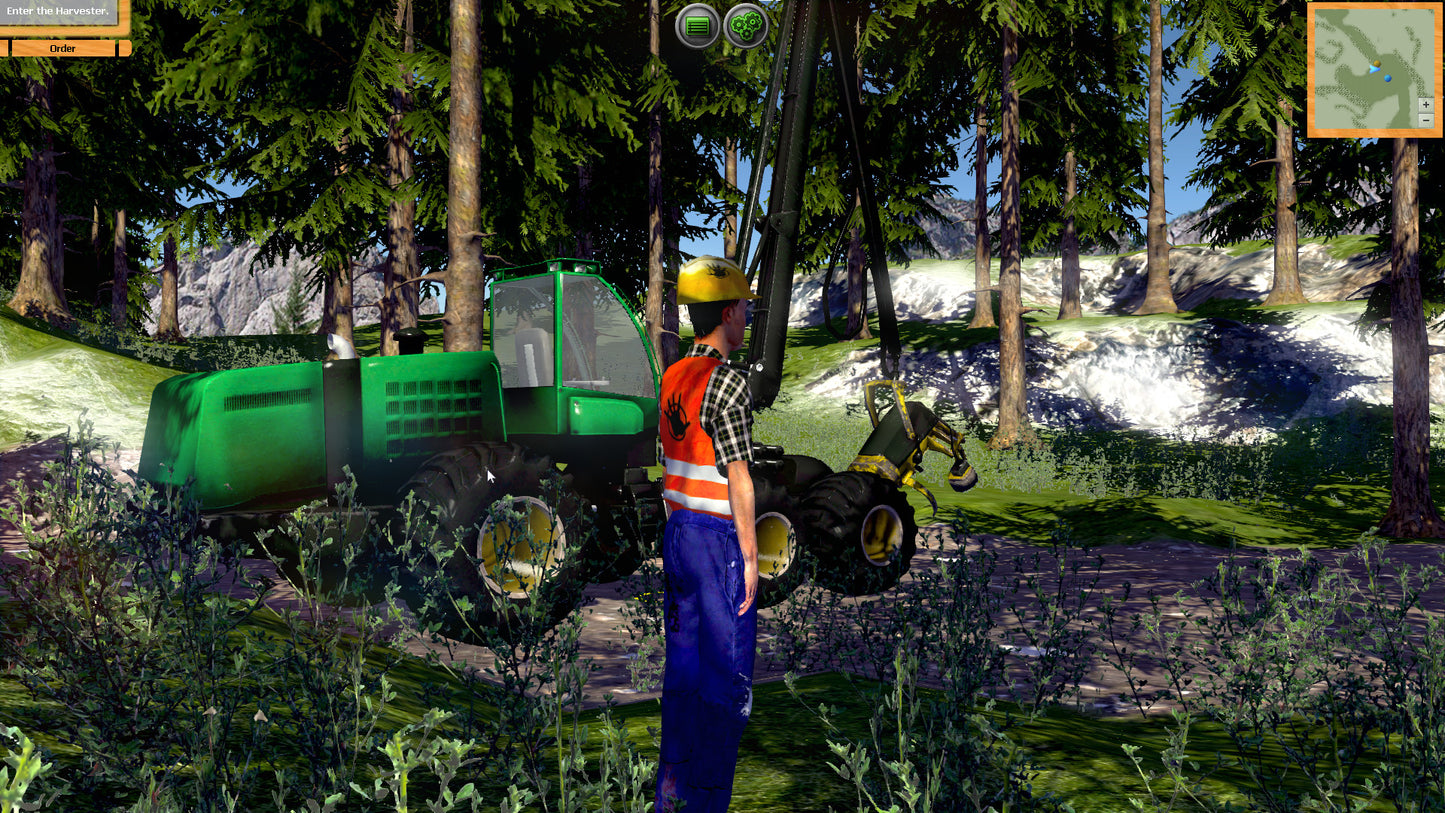Select the blue marker on the minimap

(x=1388, y=78)
